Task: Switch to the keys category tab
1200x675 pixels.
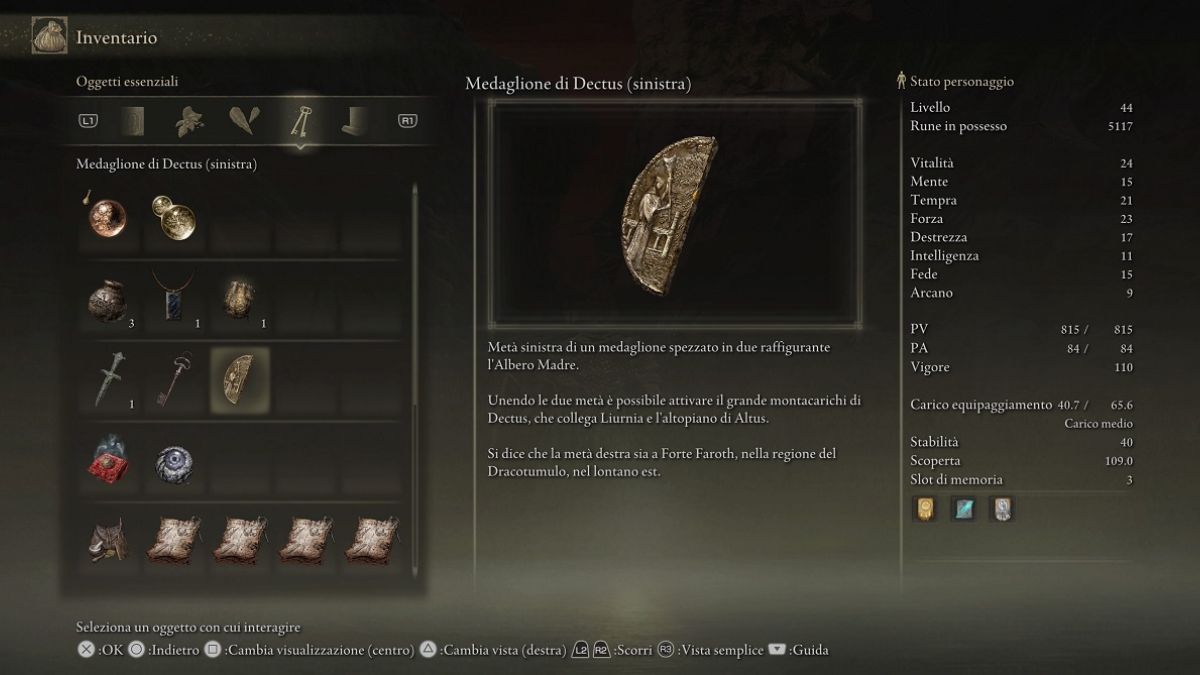Action: click(298, 121)
